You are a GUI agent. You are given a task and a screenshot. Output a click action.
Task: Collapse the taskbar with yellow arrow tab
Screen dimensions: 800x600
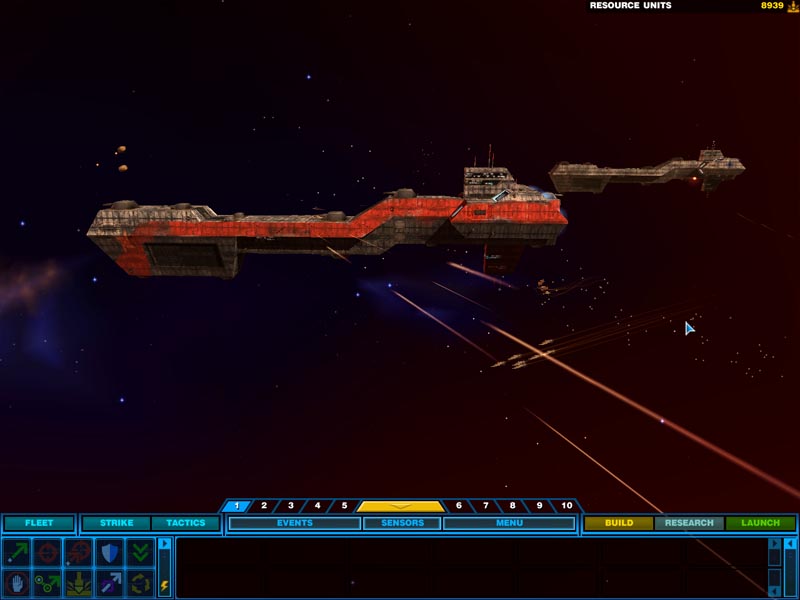(x=400, y=506)
